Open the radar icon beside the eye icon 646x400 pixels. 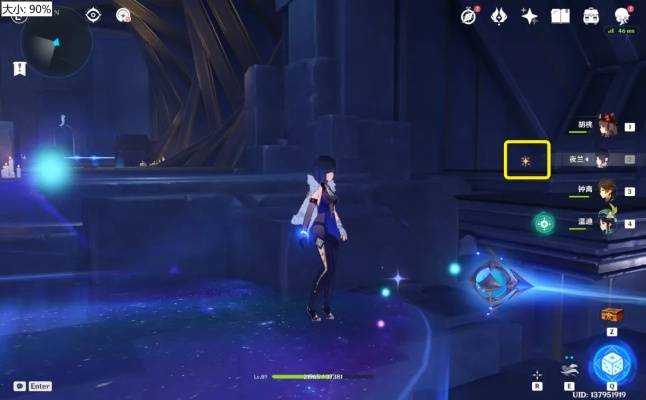point(123,15)
